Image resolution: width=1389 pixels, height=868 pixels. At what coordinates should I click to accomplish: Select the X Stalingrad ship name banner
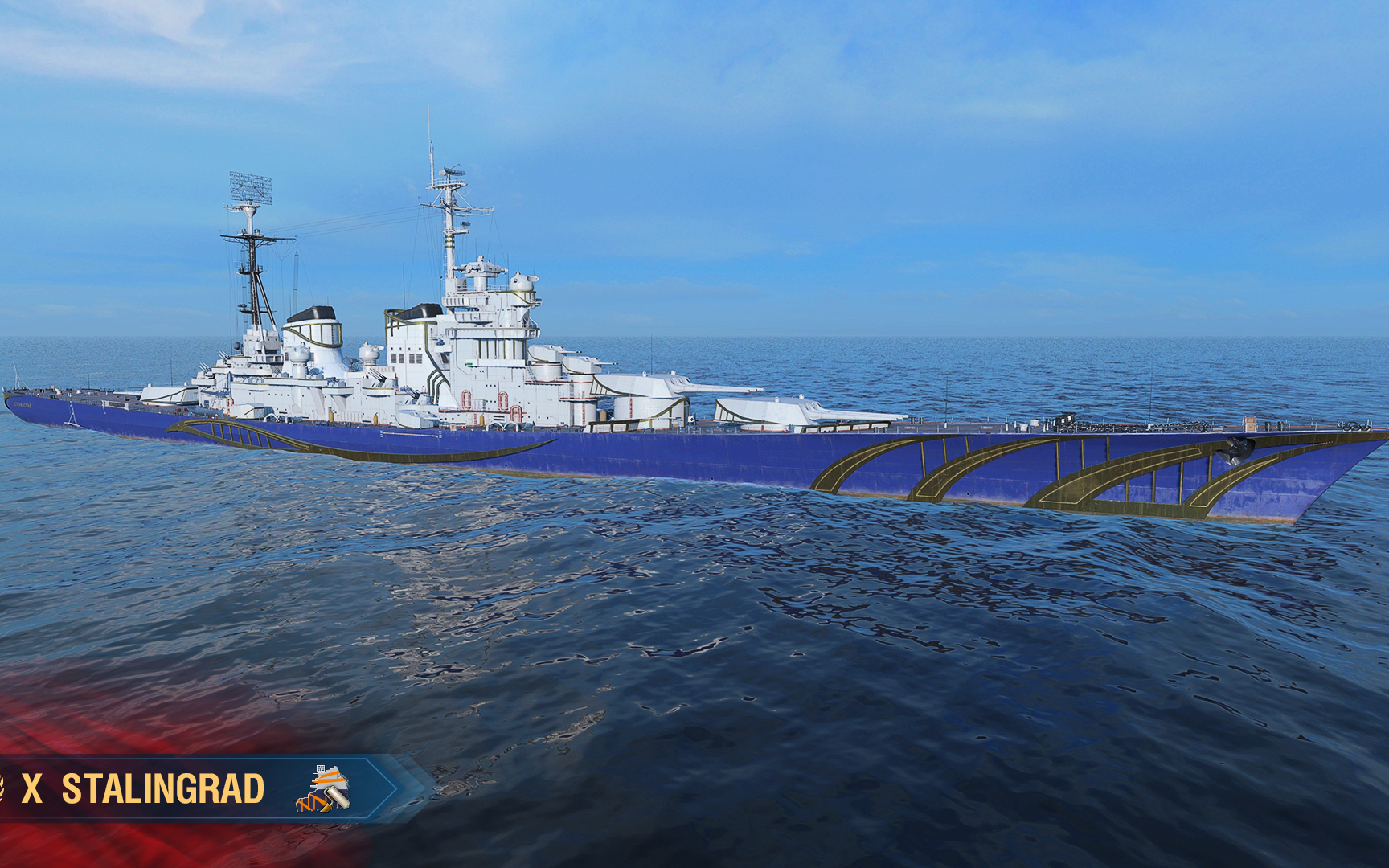pos(143,788)
